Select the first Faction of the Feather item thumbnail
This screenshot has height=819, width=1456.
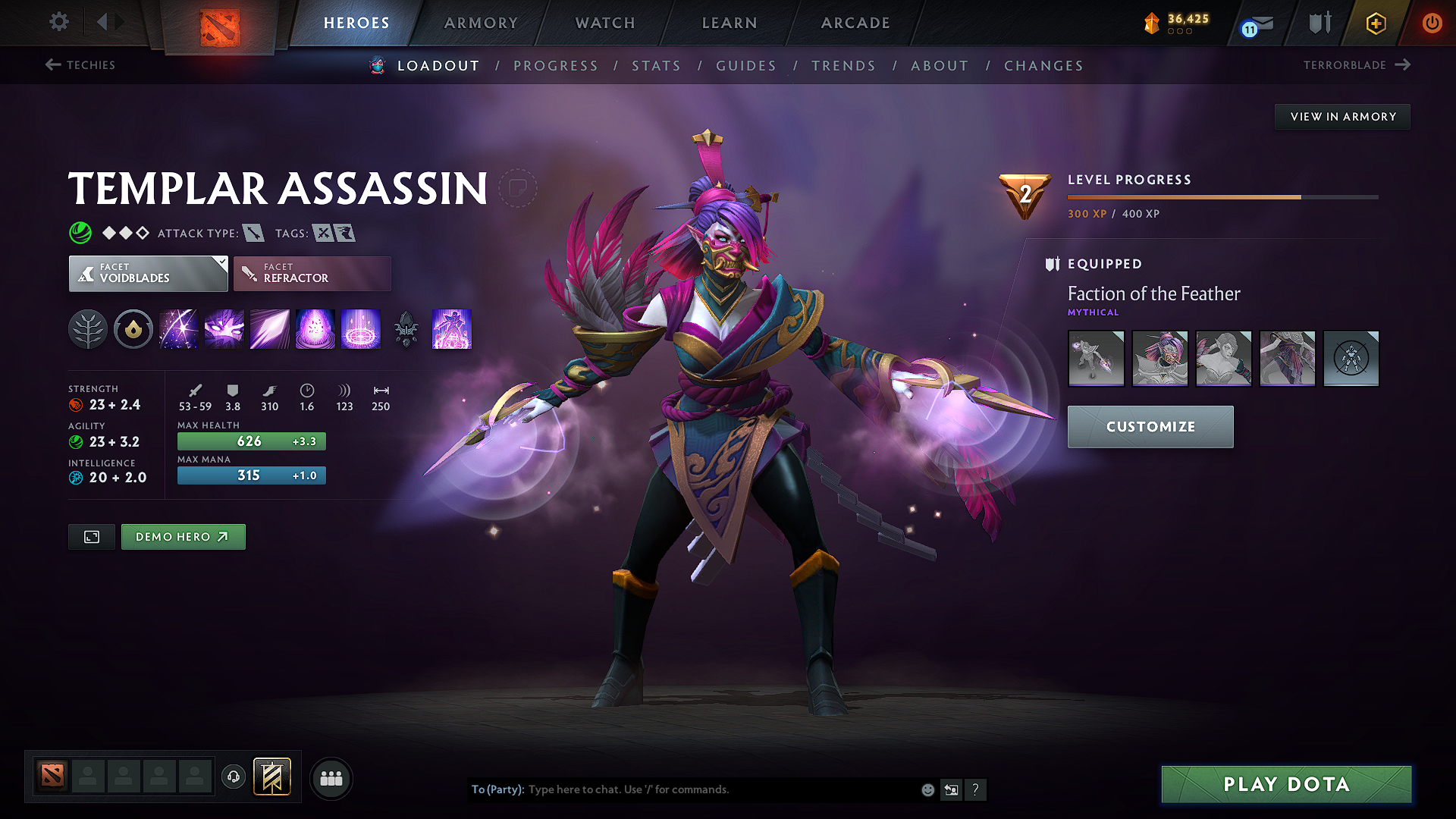click(x=1096, y=358)
